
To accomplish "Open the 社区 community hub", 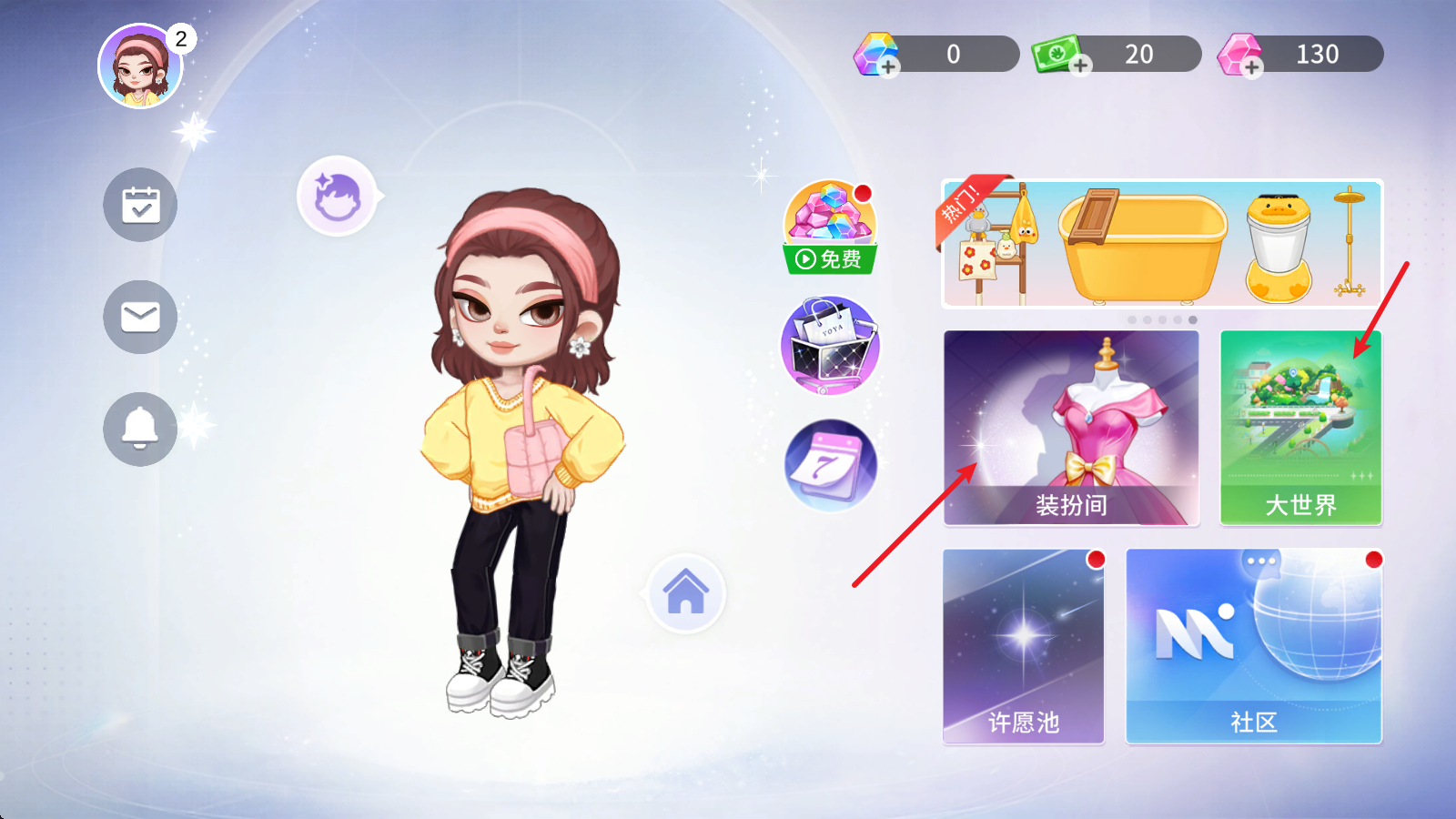I will coord(1253,646).
